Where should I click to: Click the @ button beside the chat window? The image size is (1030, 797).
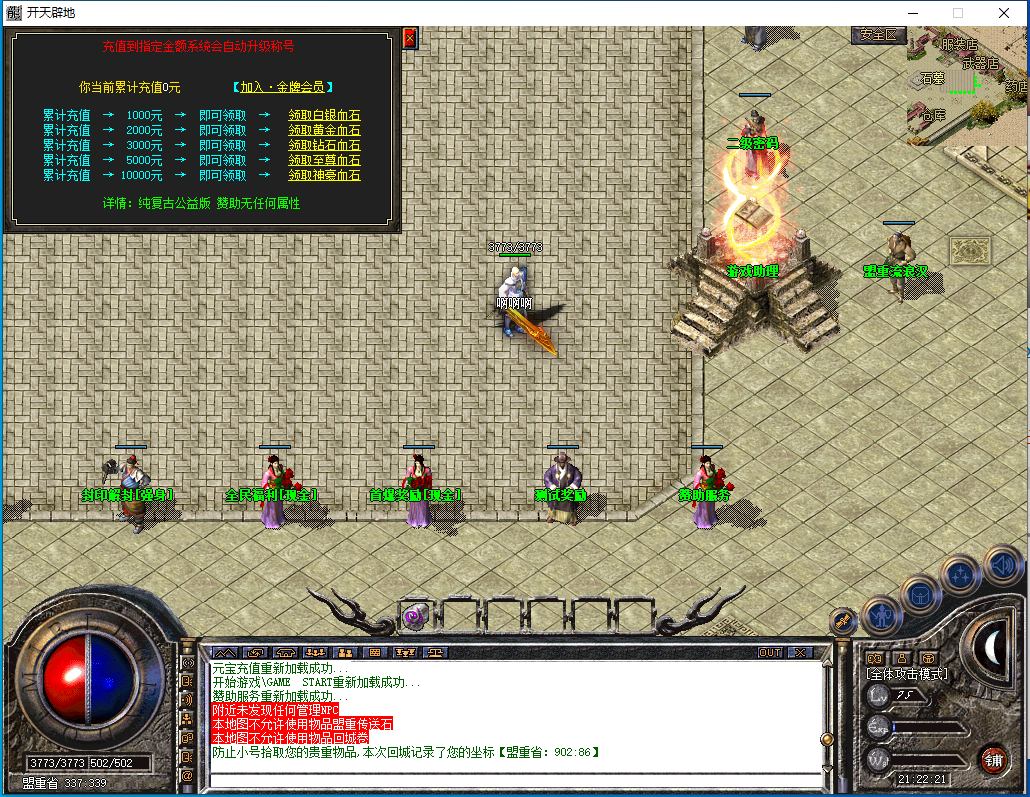tap(187, 775)
